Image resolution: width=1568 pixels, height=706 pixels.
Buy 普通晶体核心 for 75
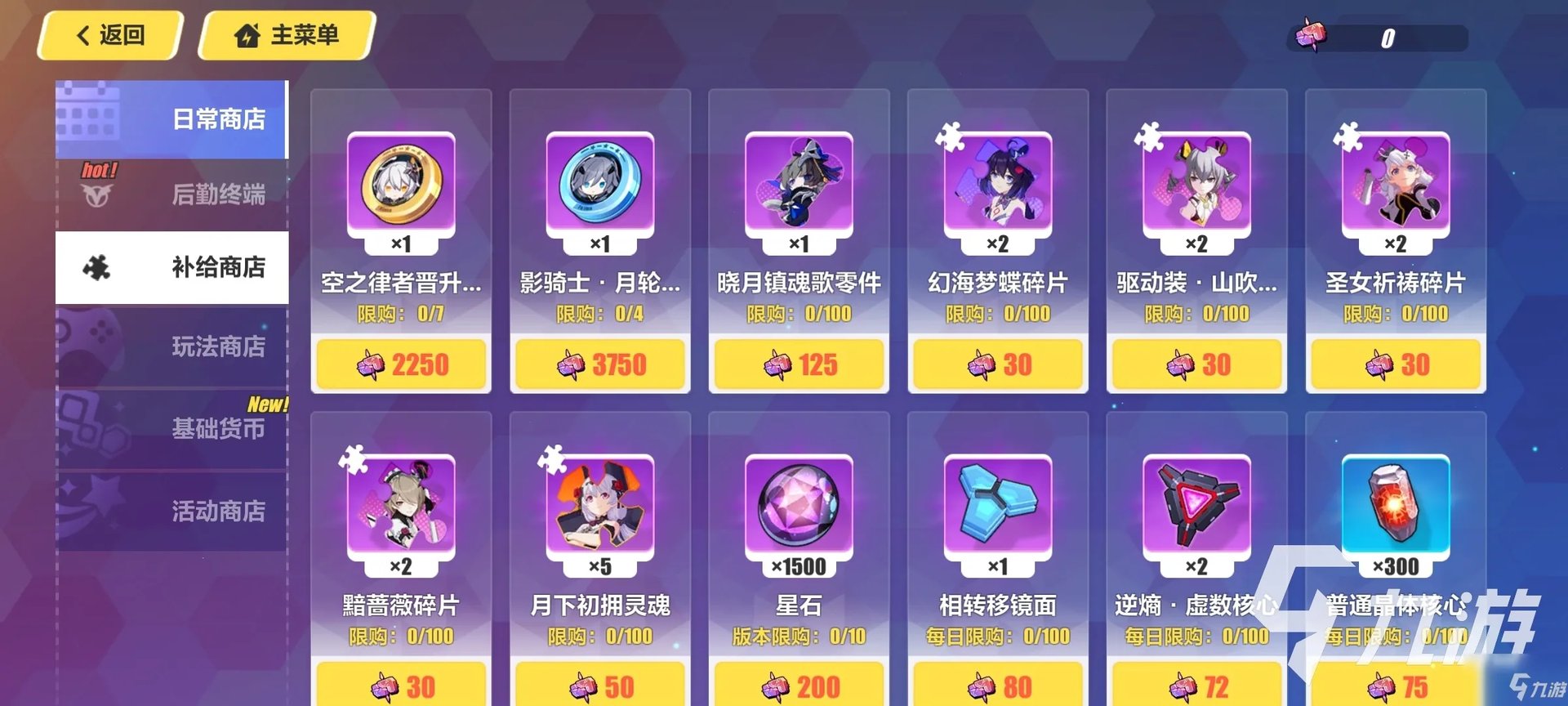pos(1396,686)
